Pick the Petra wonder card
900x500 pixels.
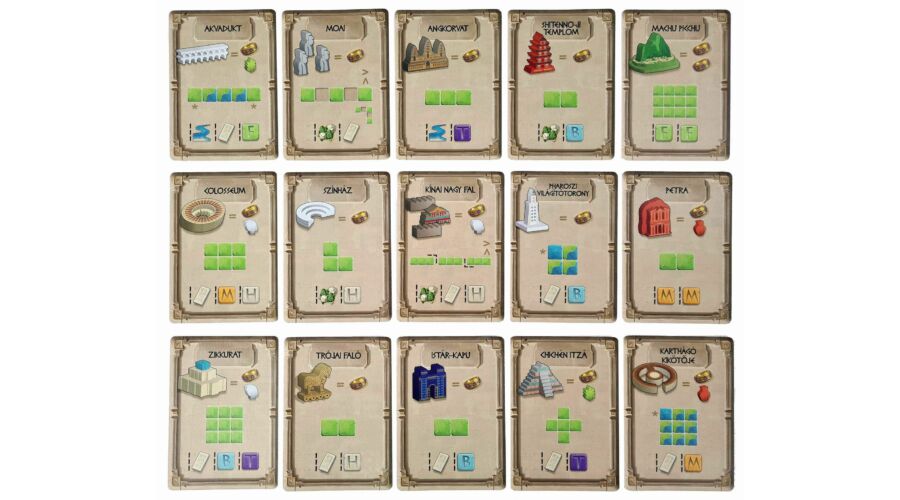(676, 247)
